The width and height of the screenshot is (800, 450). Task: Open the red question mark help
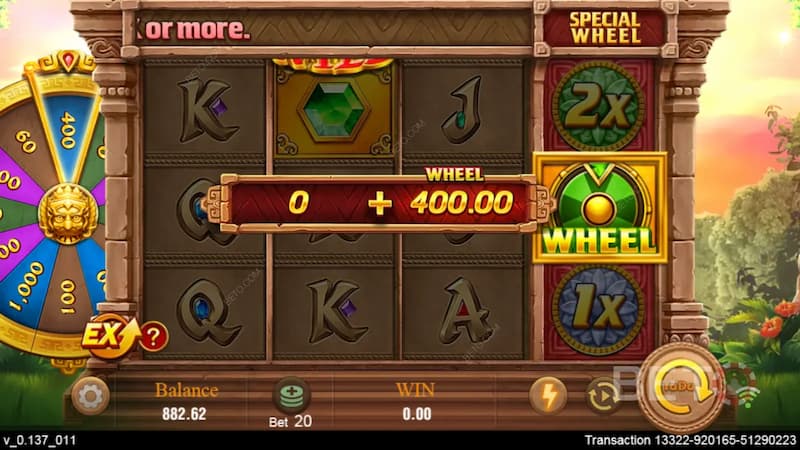coord(153,337)
